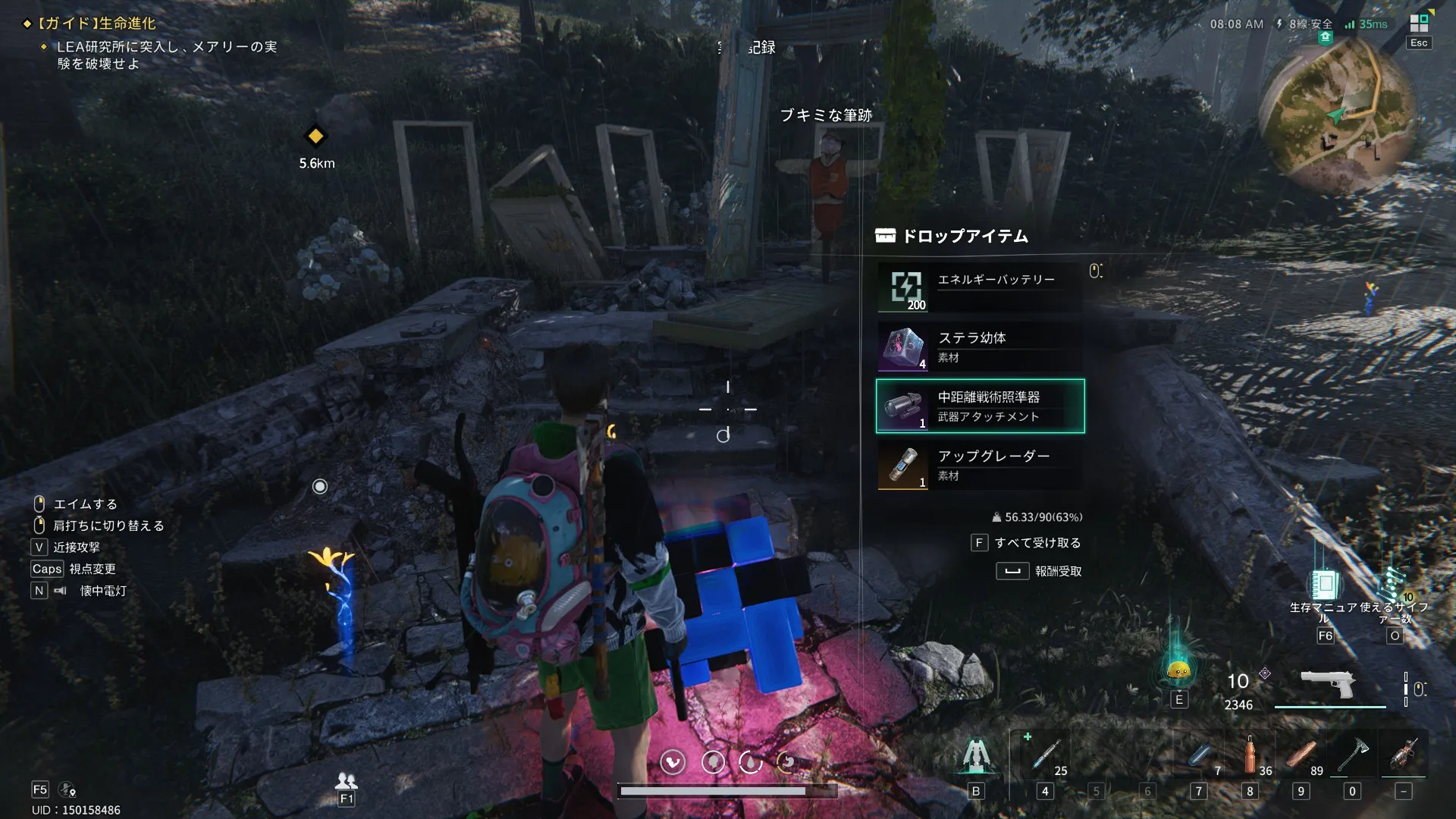Click the すべて受け取る take-all button
1456x819 pixels.
[1027, 543]
